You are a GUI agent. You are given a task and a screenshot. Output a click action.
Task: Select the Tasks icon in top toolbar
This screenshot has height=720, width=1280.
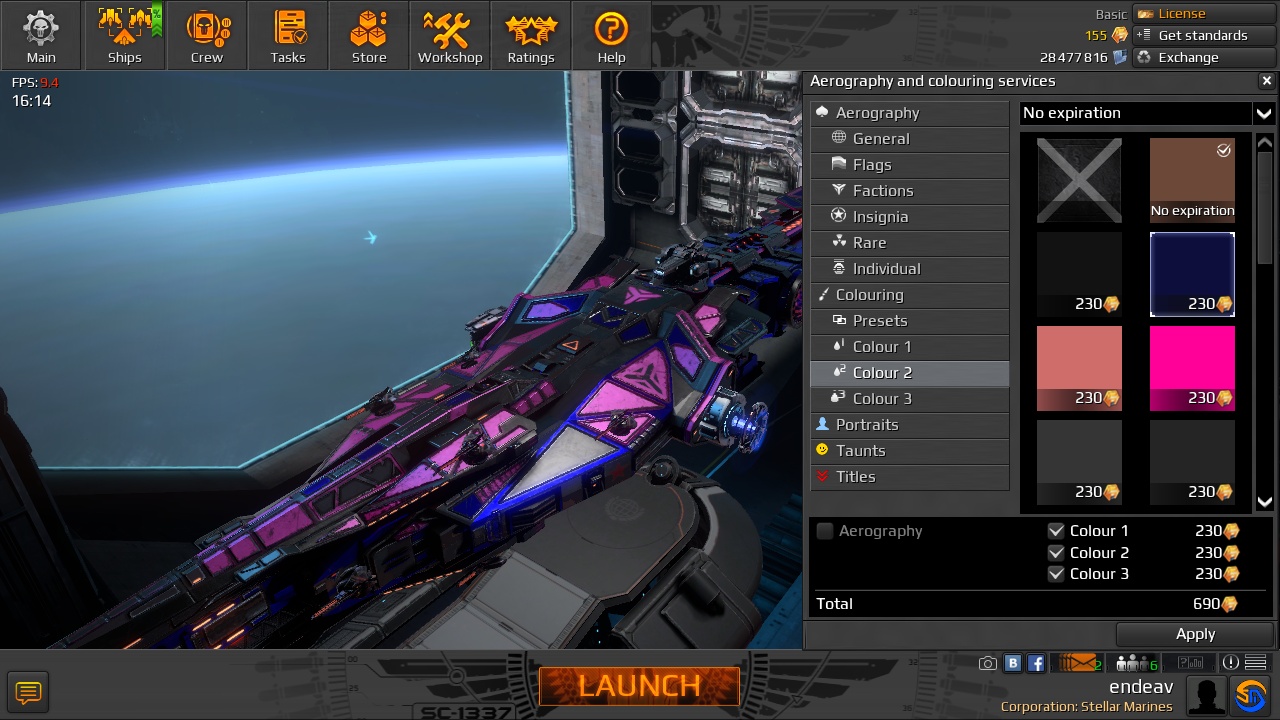pos(288,35)
